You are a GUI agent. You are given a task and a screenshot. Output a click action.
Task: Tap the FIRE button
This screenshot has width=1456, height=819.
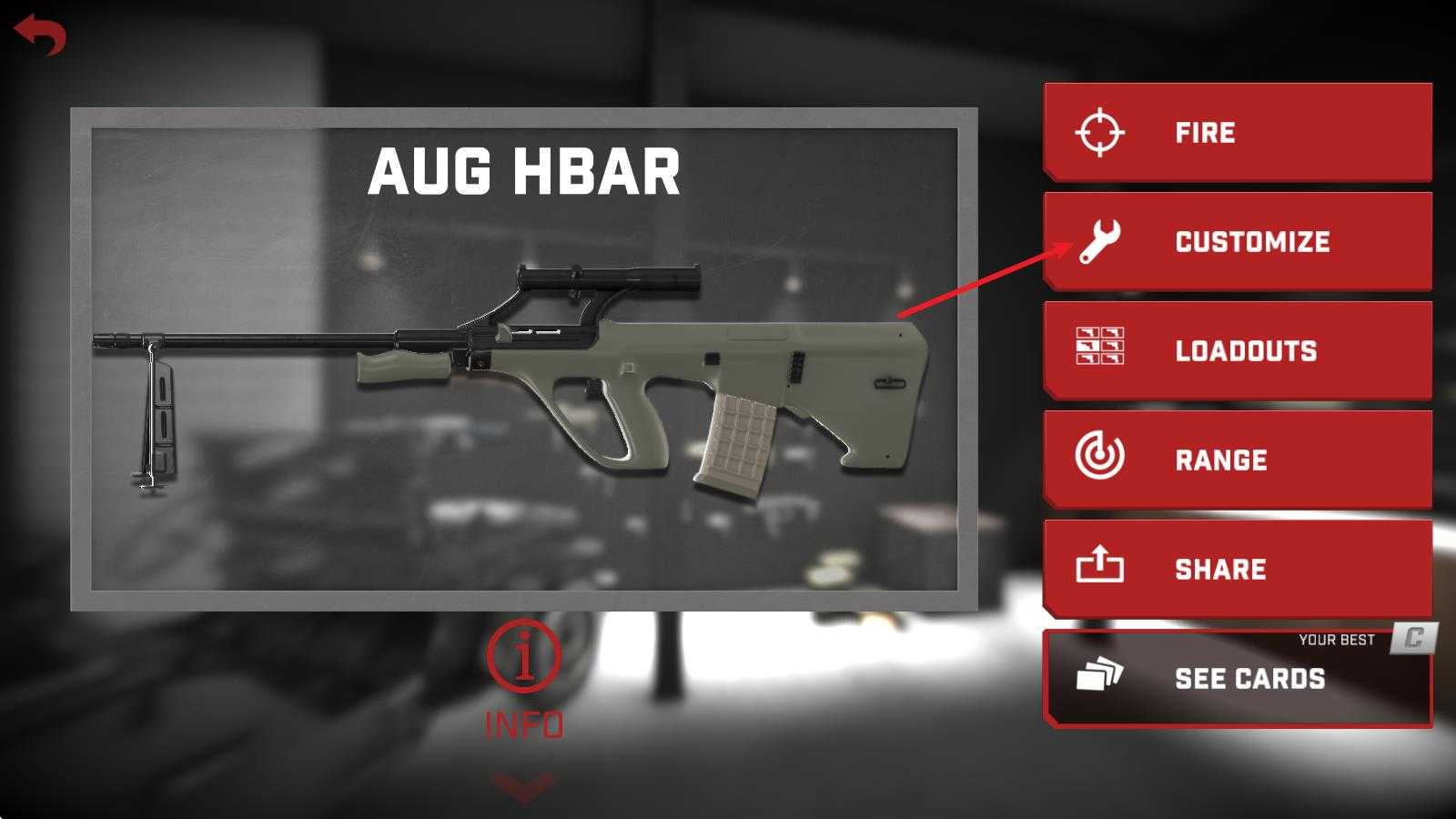point(1238,133)
